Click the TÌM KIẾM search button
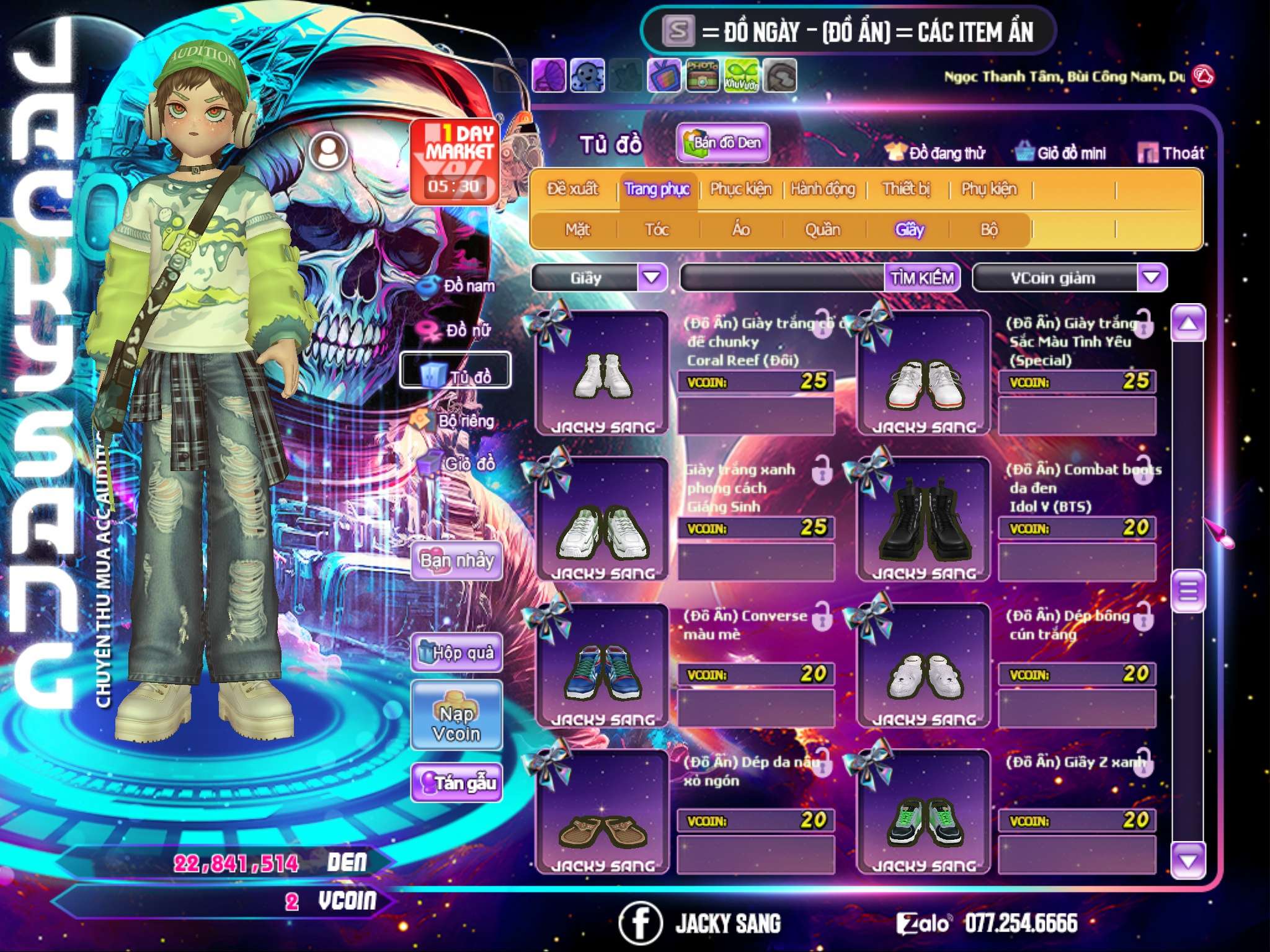Screen dimensions: 1270x952 921,278
